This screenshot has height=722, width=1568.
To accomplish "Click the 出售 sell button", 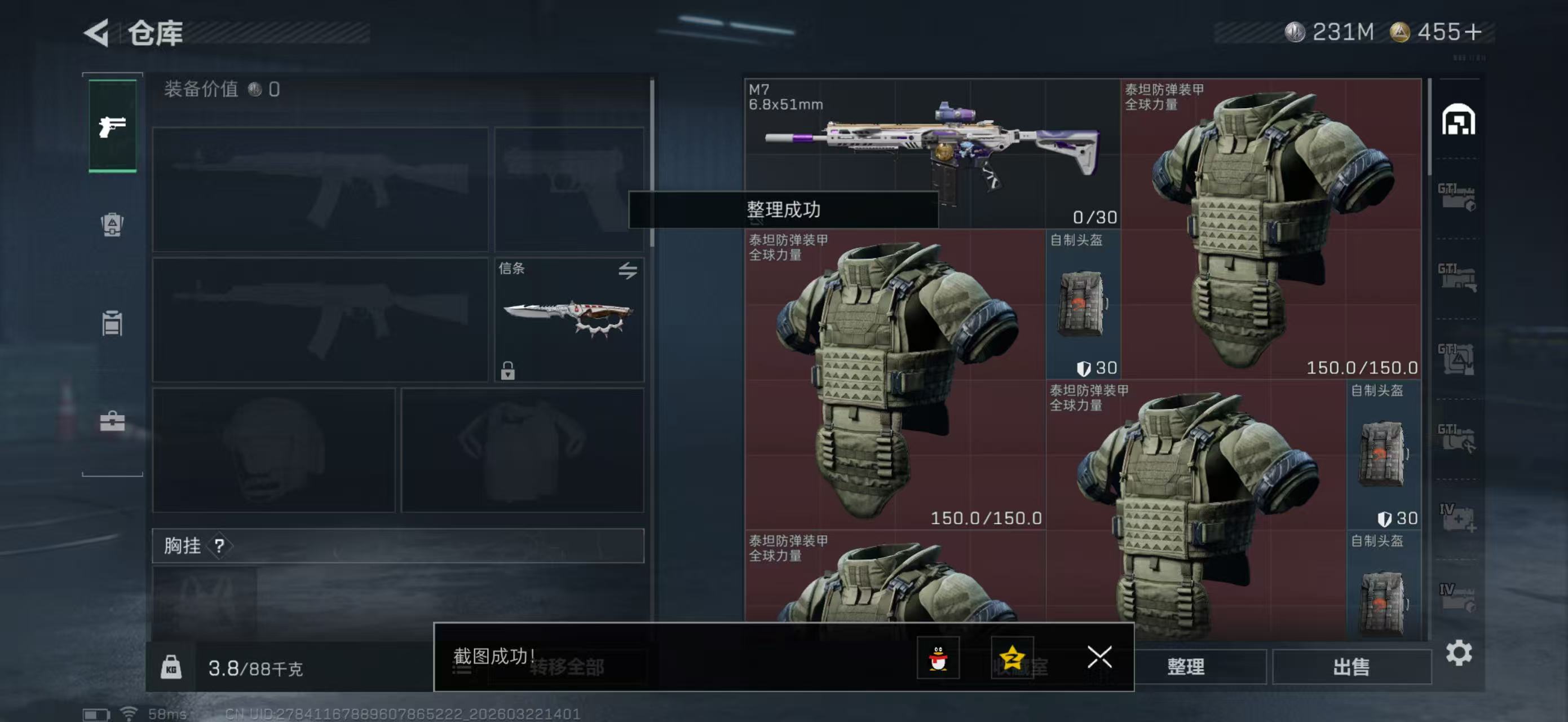I will click(1351, 667).
